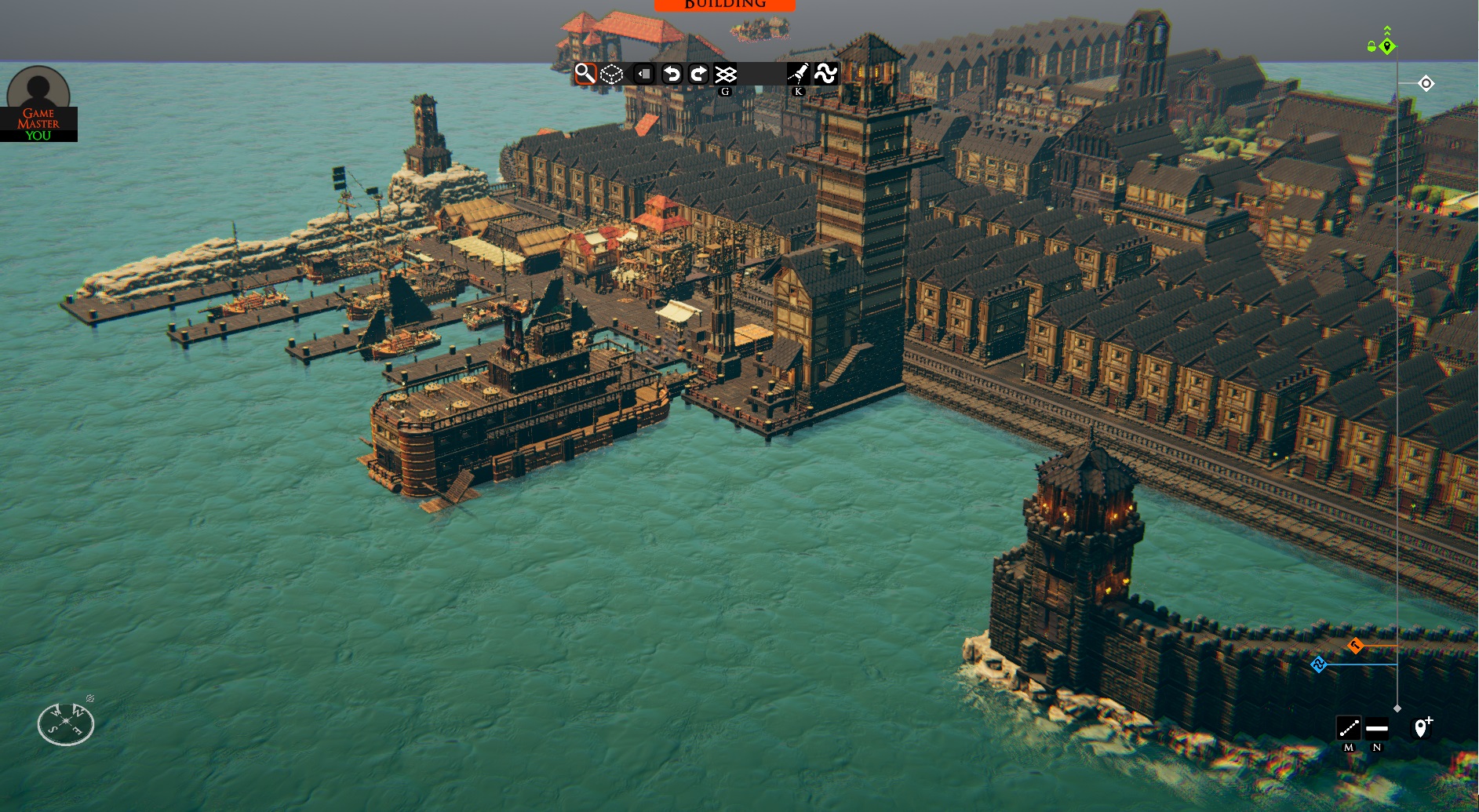Image resolution: width=1479 pixels, height=812 pixels.
Task: Toggle the crossed-out grid icon
Action: click(x=726, y=74)
